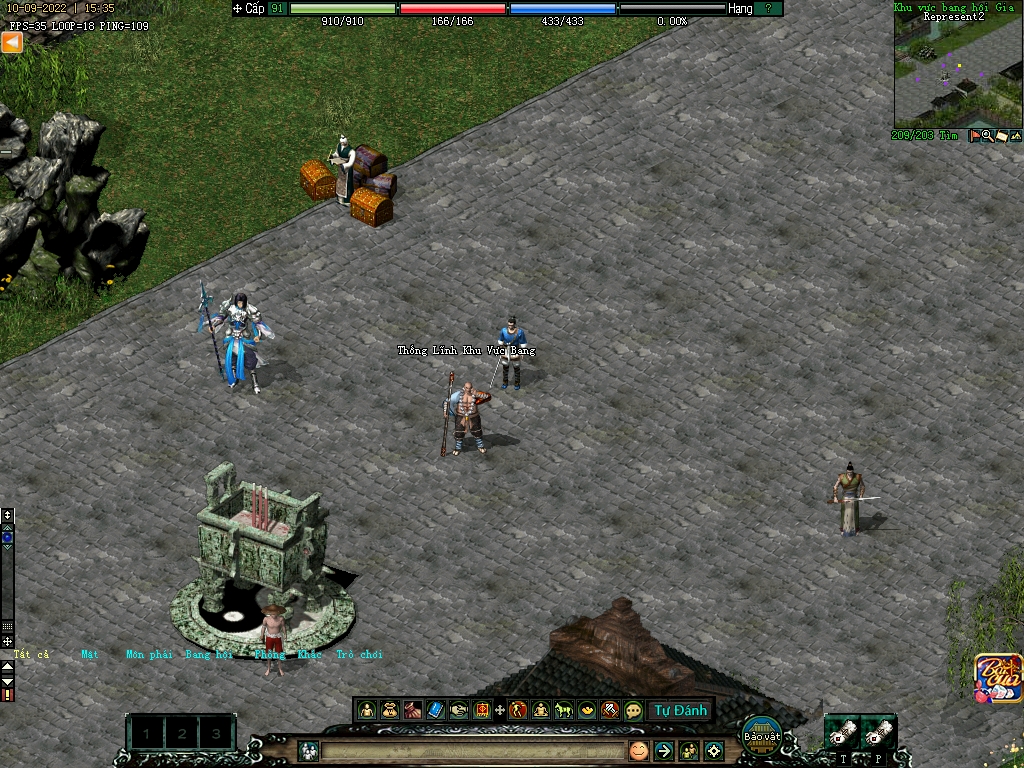Open the chat bubble icon in toolbar
Viewport: 1024px width, 768px height.
[x=633, y=710]
